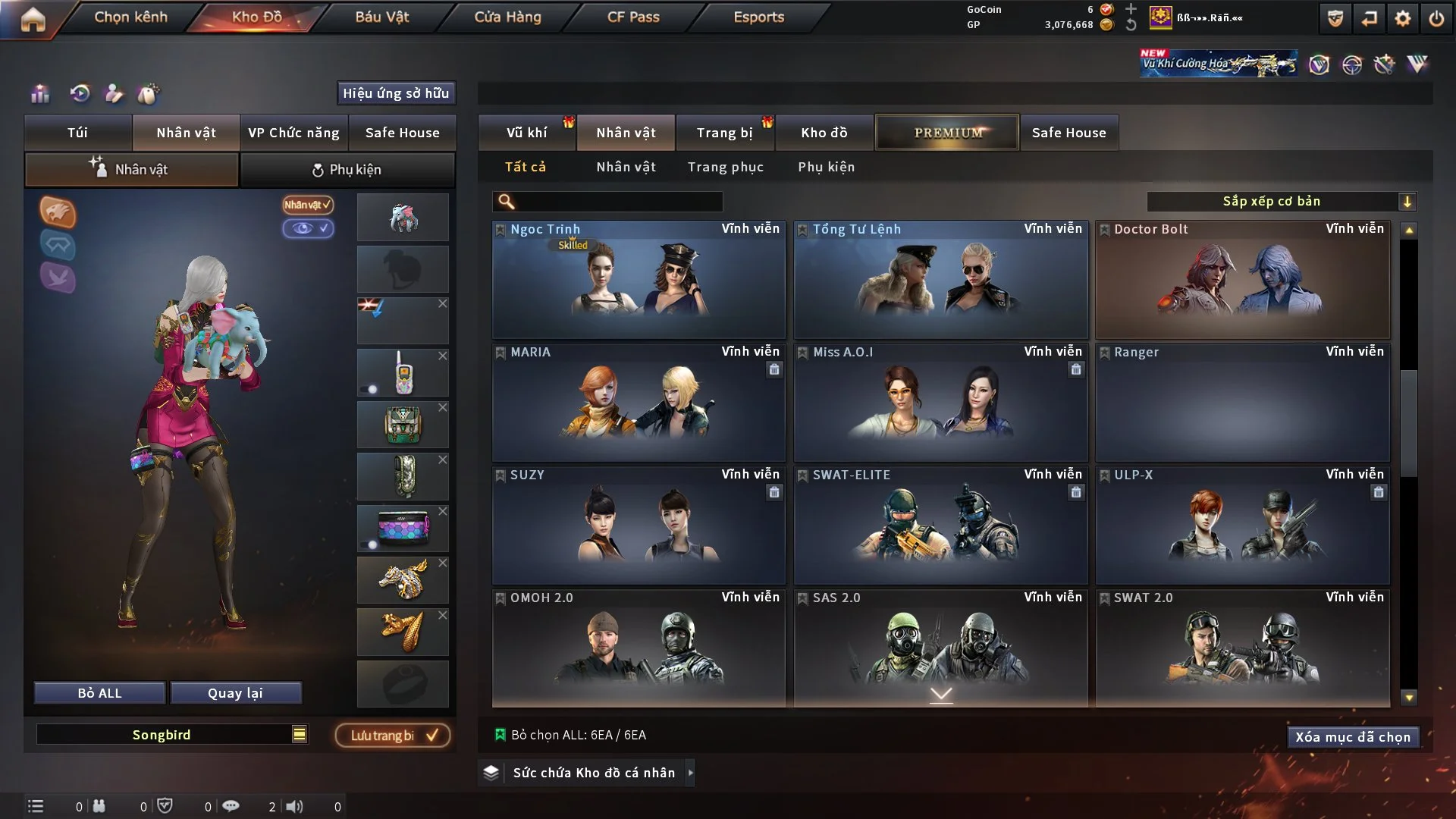Switch to the PREMIUM tab
Image resolution: width=1456 pixels, height=819 pixels.
point(947,133)
